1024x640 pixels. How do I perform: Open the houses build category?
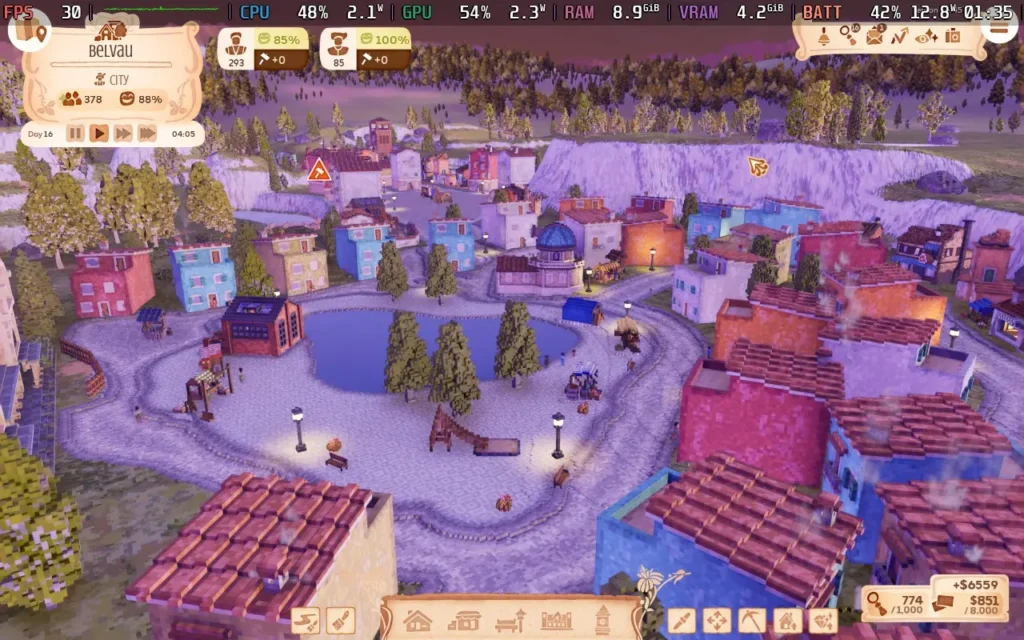point(417,620)
